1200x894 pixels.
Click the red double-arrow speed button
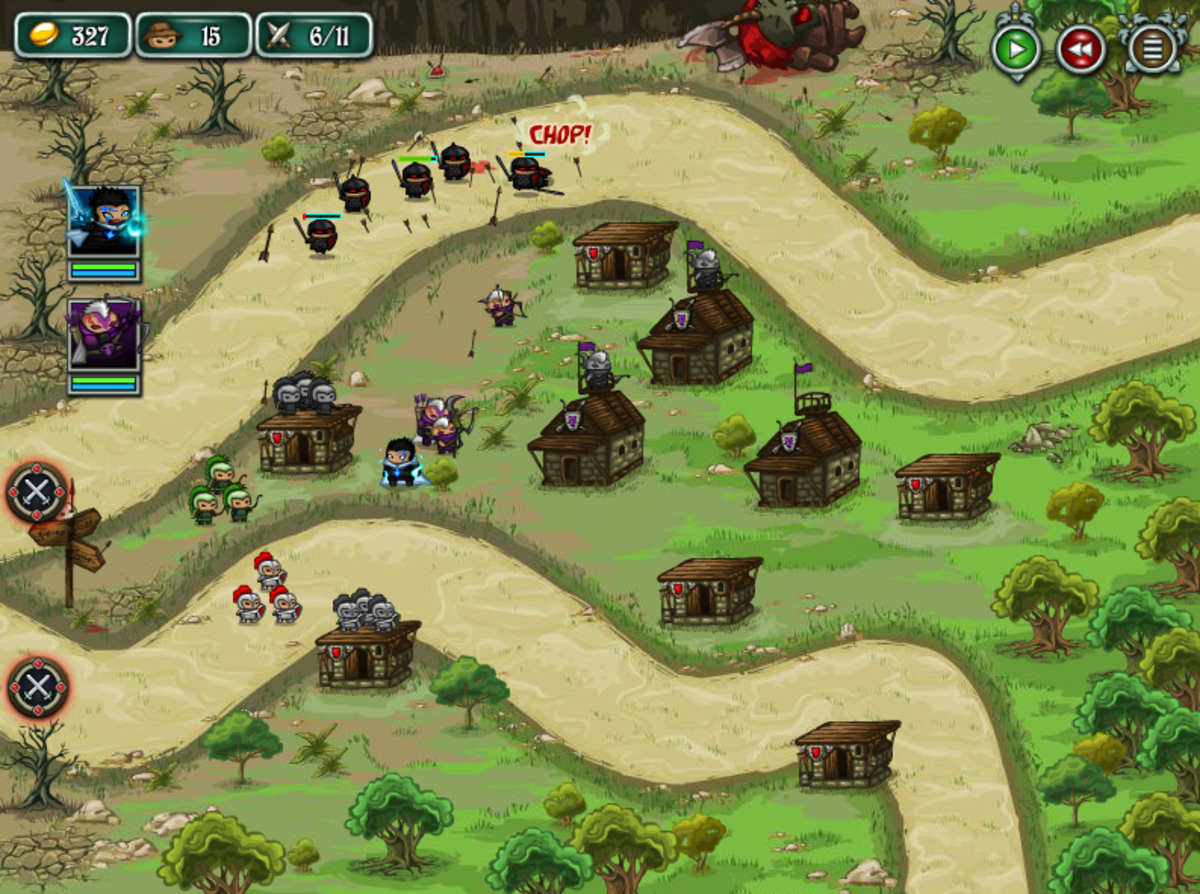point(1081,48)
